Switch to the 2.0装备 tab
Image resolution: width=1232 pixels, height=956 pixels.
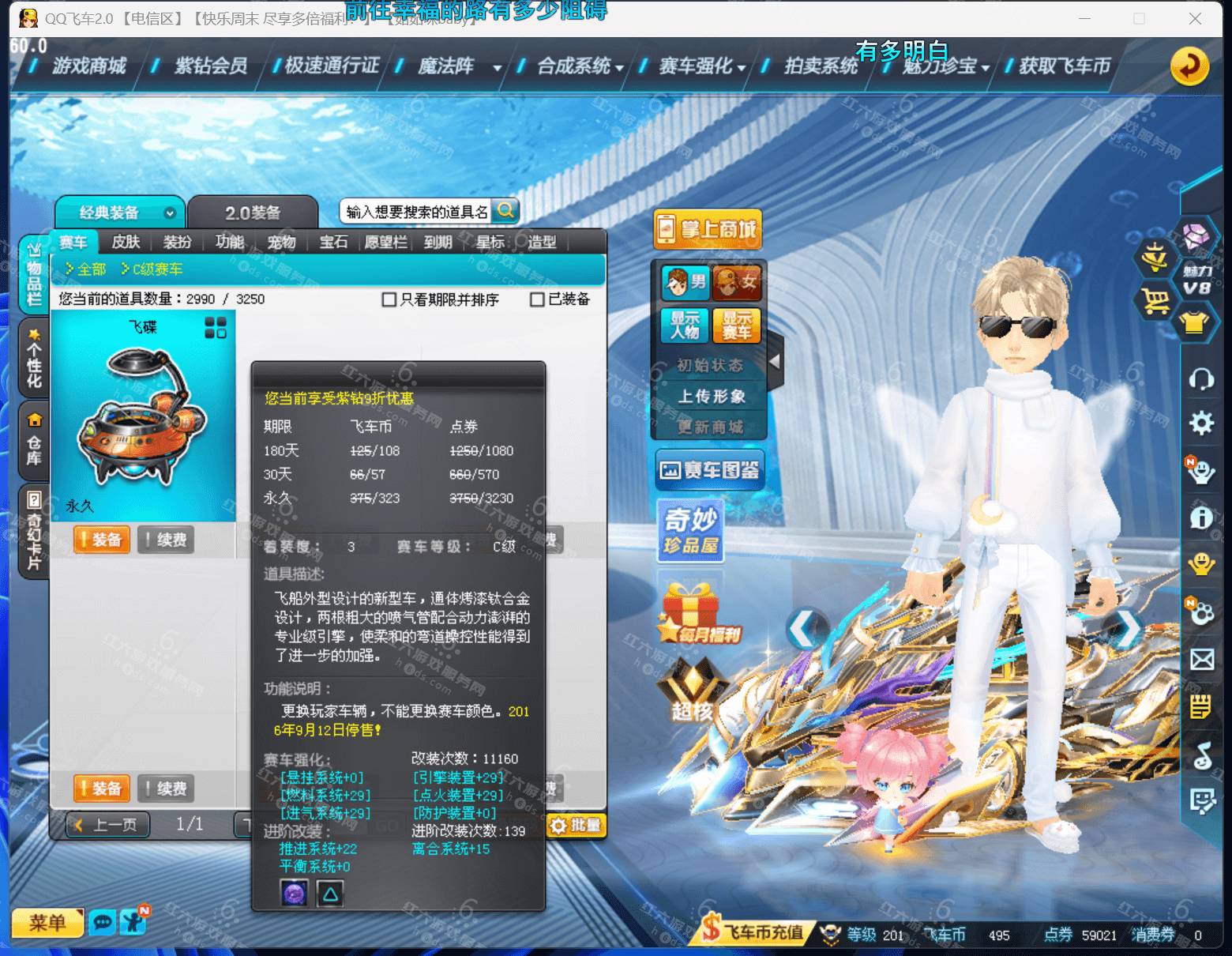pyautogui.click(x=253, y=211)
